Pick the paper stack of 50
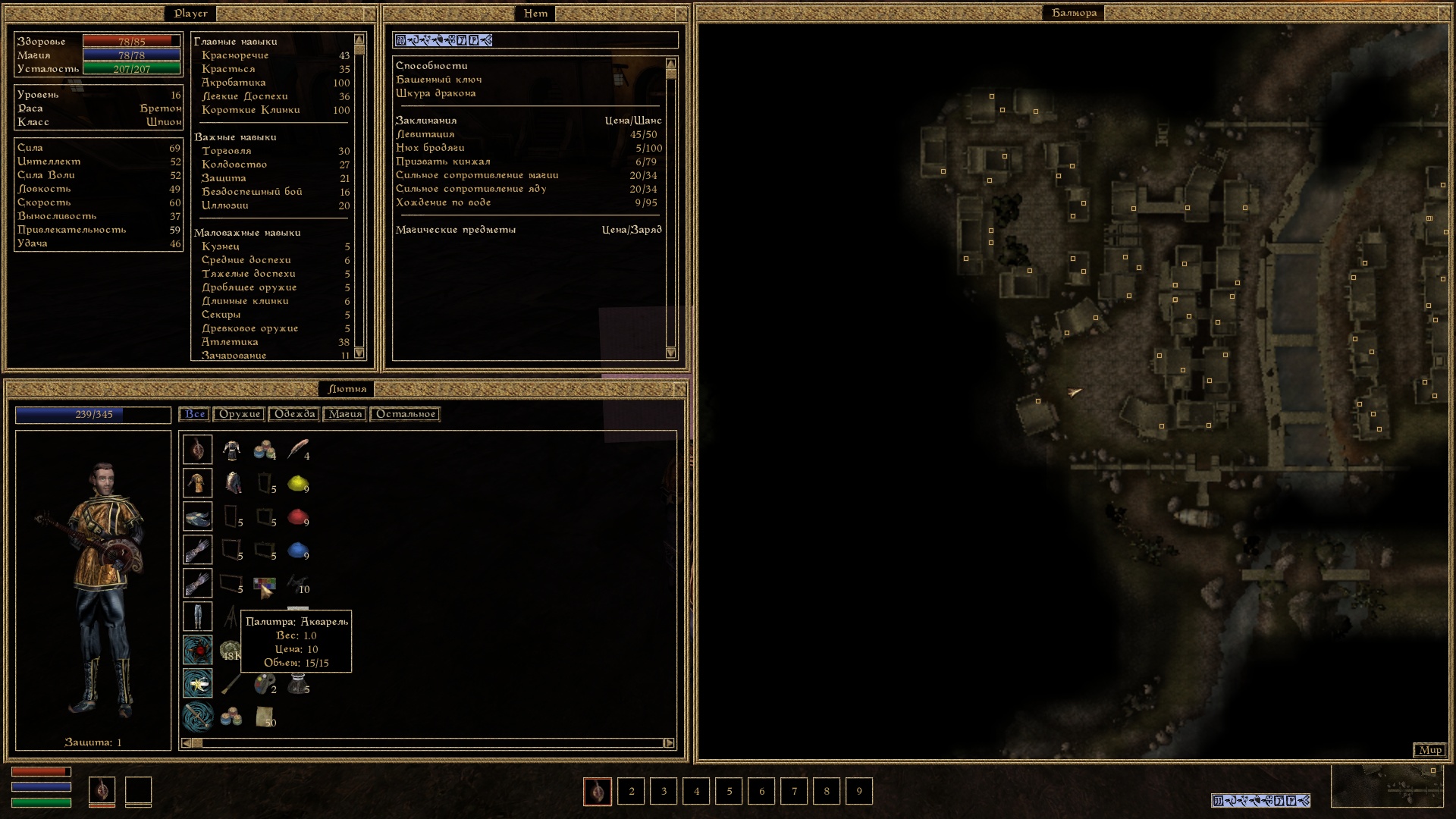 [265, 717]
